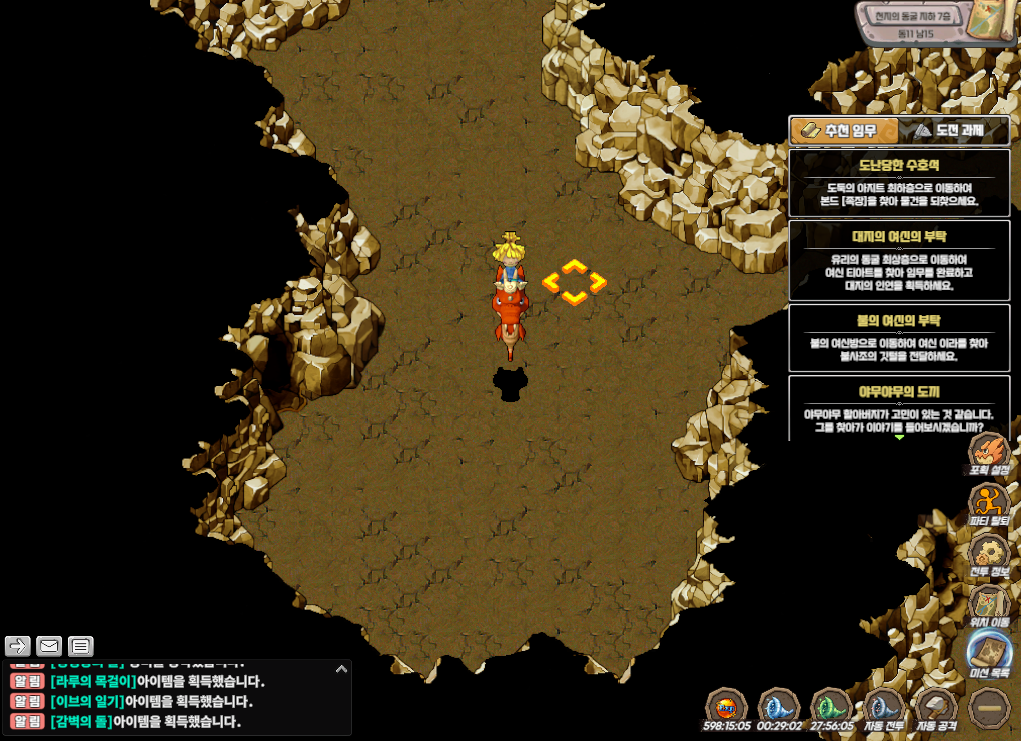Image resolution: width=1021 pixels, height=741 pixels.
Task: Open the mailbox envelope button
Action: click(x=49, y=646)
